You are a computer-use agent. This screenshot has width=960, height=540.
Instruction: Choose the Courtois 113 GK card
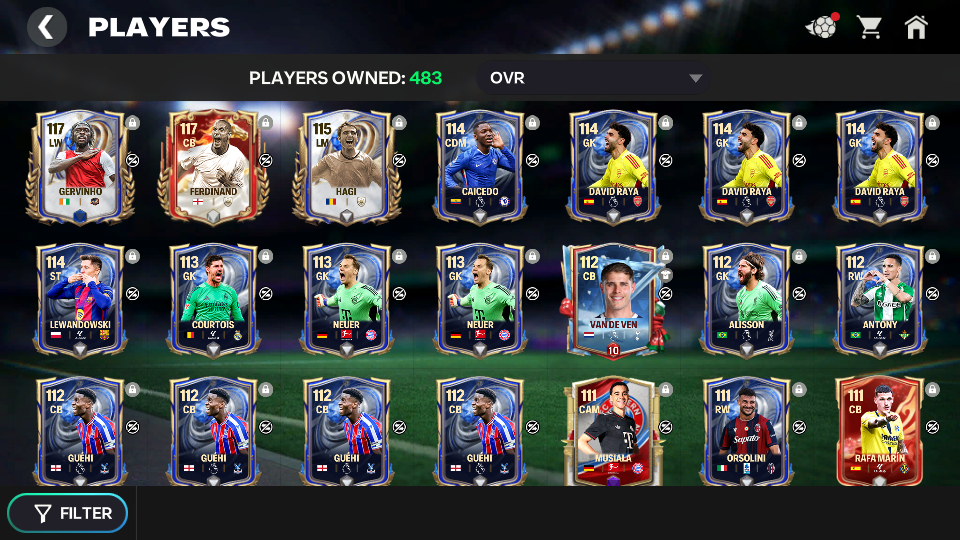click(212, 300)
